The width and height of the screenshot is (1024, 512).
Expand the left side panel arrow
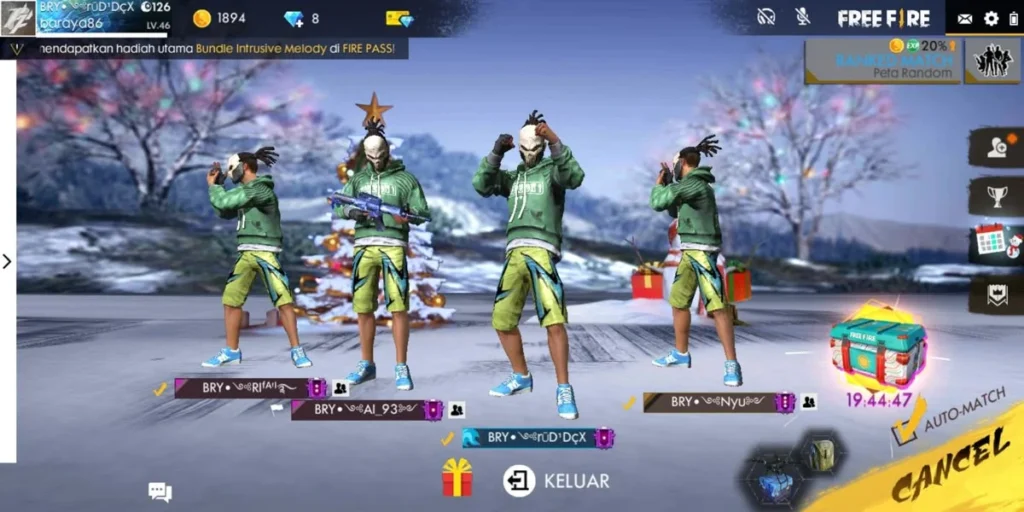(x=7, y=261)
